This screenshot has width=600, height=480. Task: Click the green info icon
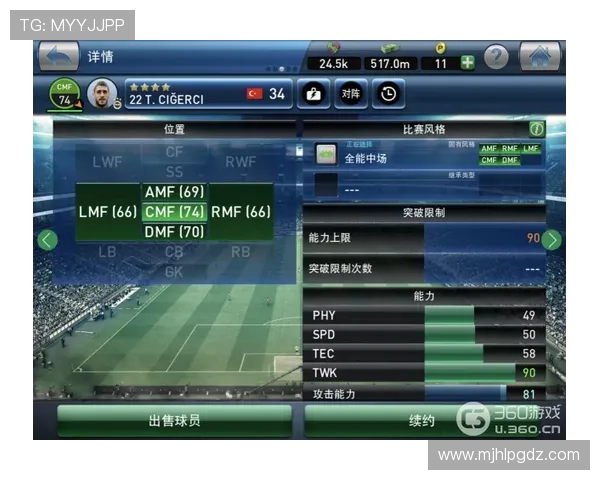[x=537, y=129]
